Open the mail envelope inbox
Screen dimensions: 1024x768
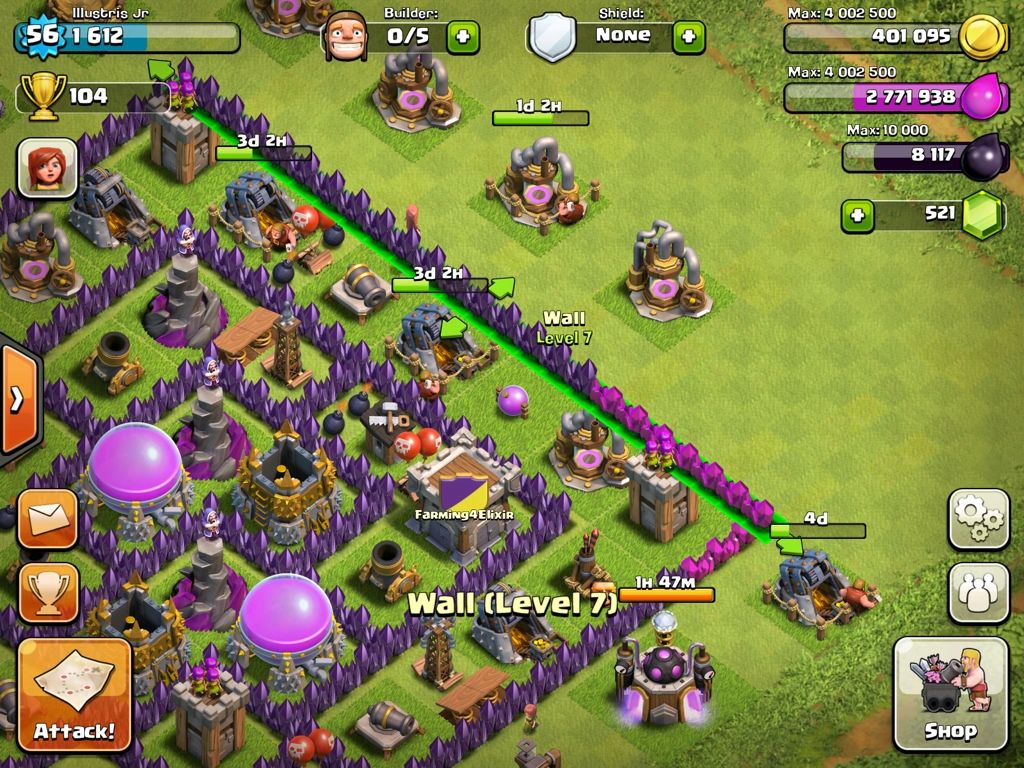point(47,519)
